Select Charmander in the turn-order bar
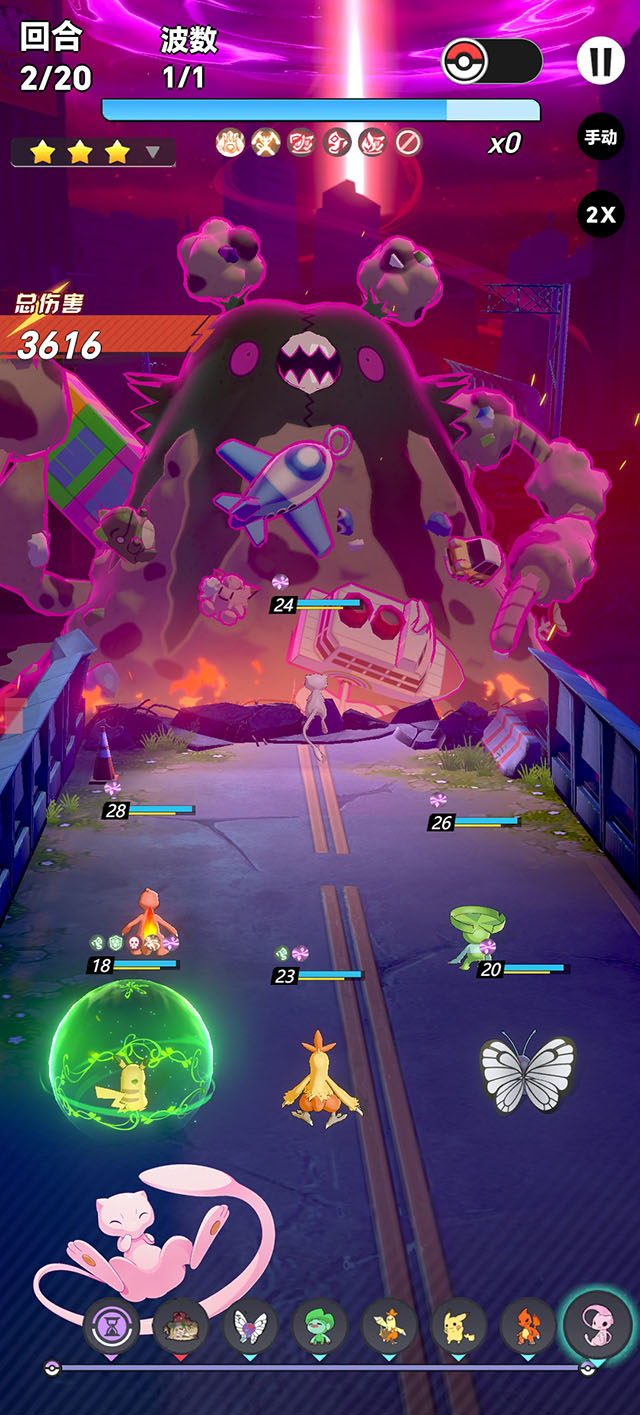This screenshot has height=1415, width=640. click(x=527, y=1326)
